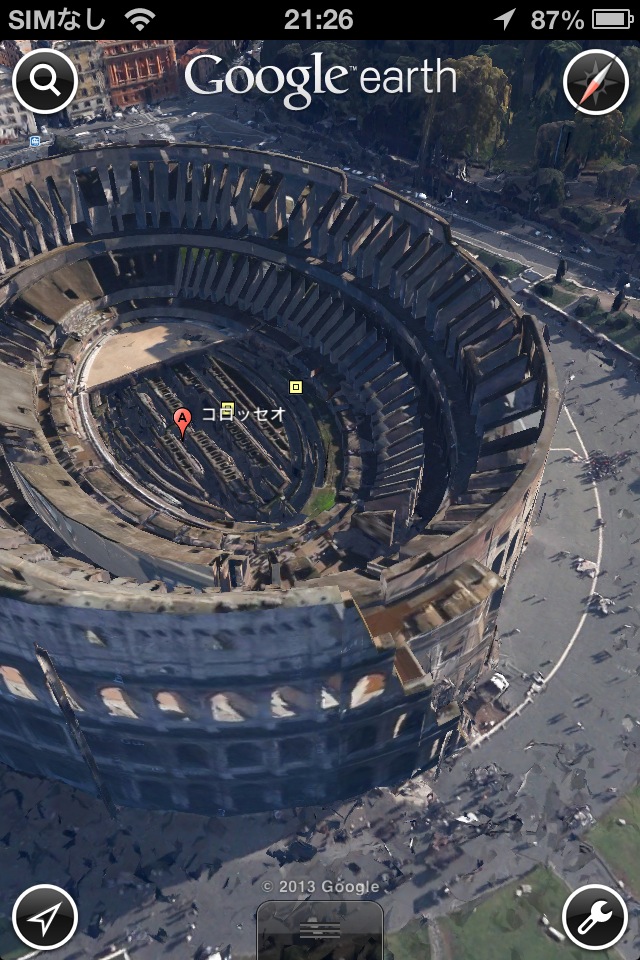The width and height of the screenshot is (640, 960).
Task: Open the wrench settings button
Action: pyautogui.click(x=596, y=916)
